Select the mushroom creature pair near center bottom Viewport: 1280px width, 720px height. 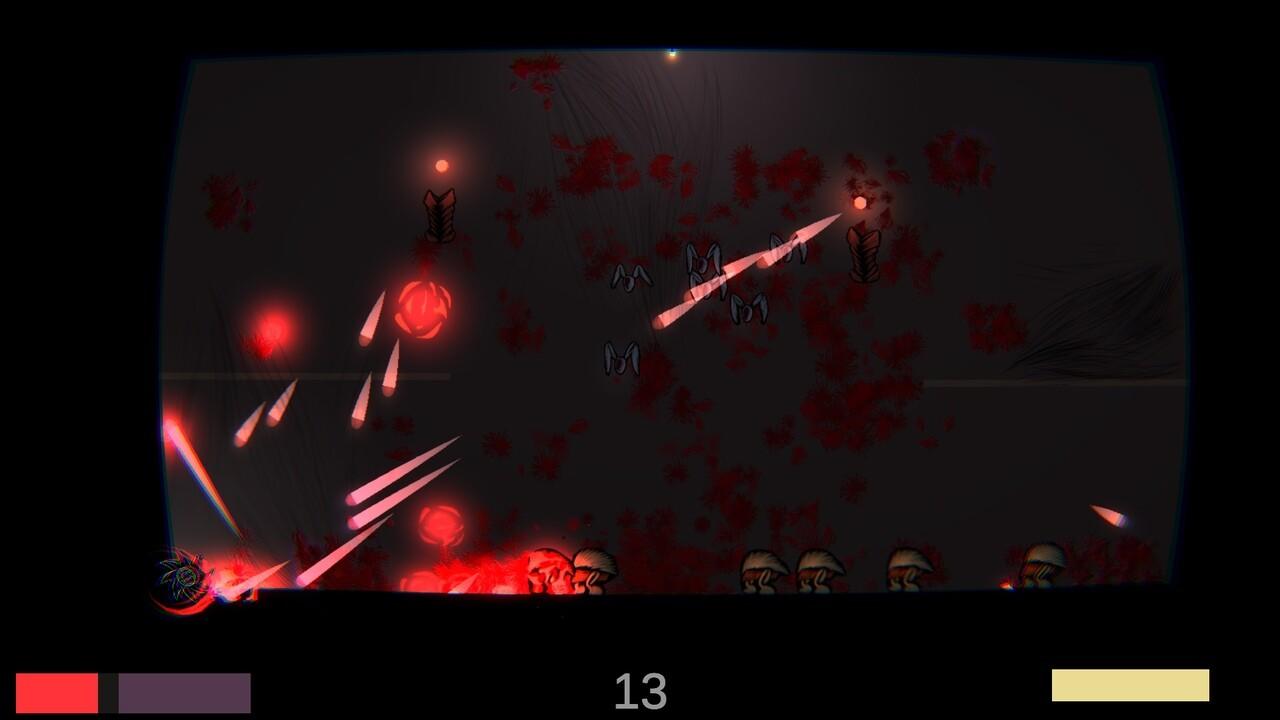click(570, 568)
